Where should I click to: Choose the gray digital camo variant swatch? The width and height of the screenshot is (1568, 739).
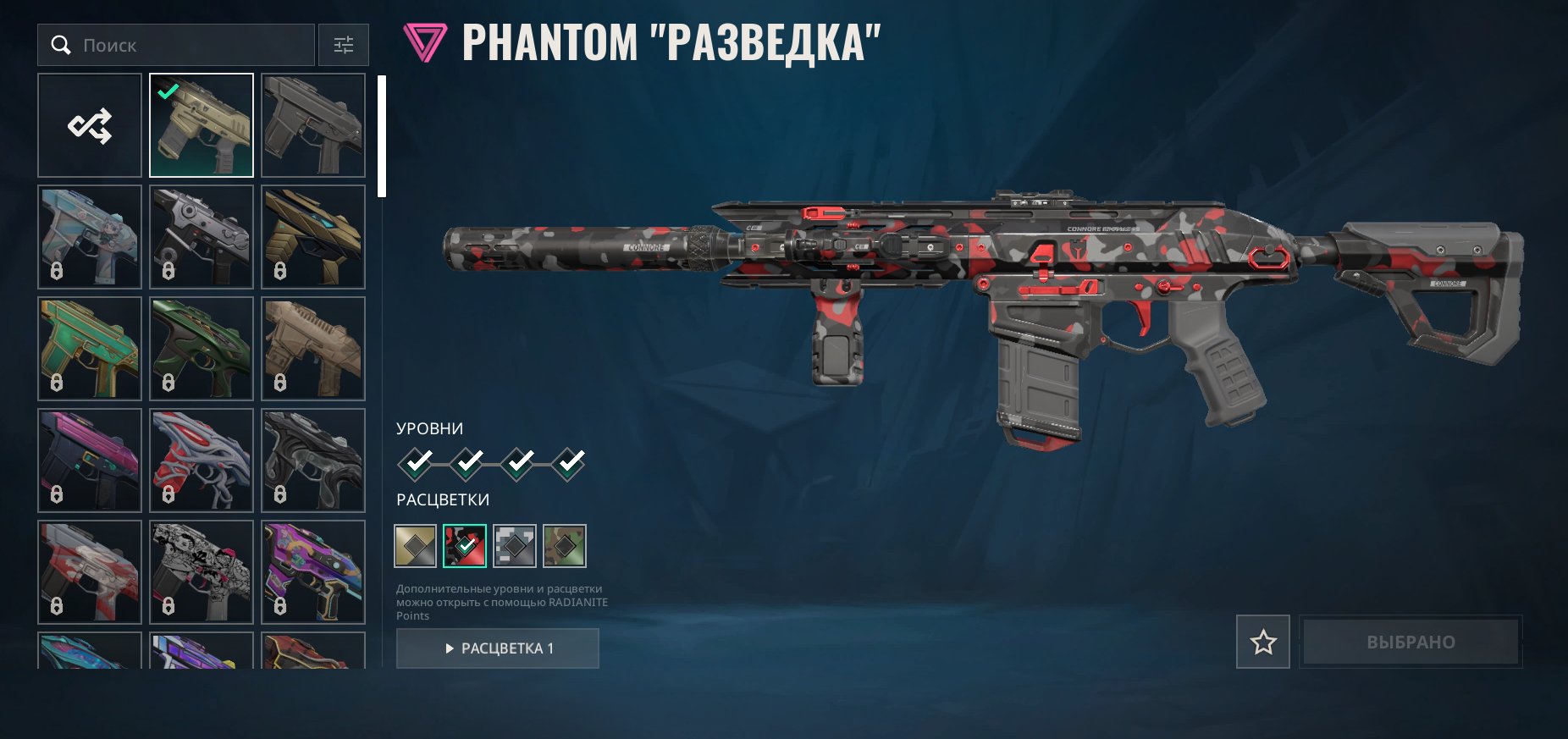[x=515, y=546]
